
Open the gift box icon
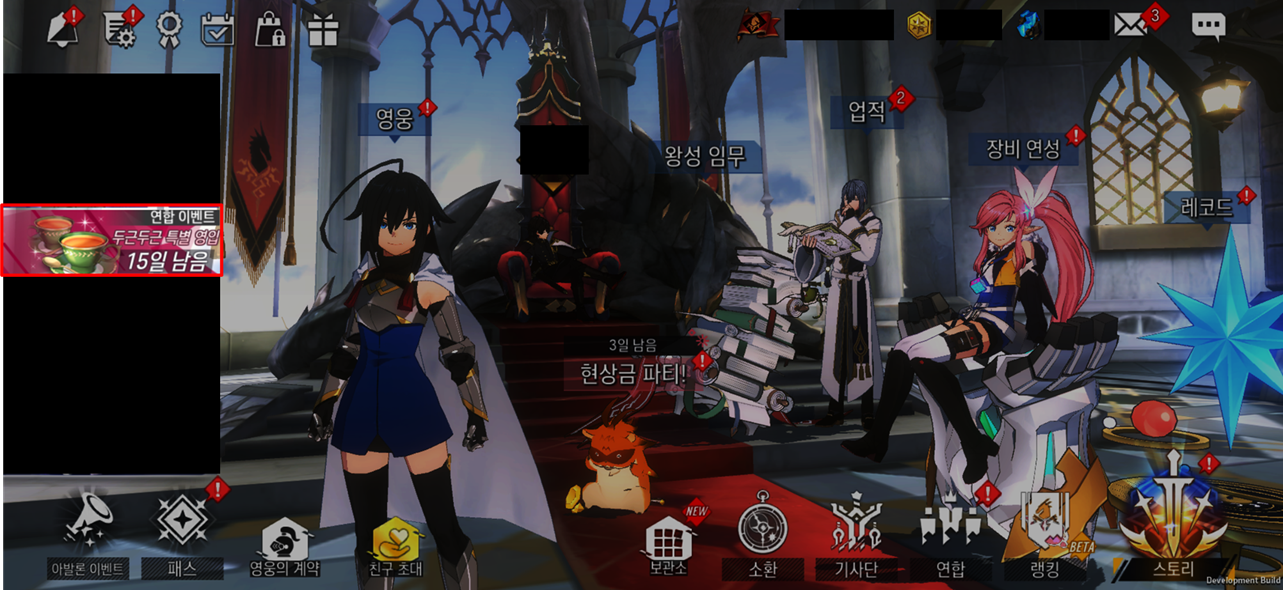point(323,29)
